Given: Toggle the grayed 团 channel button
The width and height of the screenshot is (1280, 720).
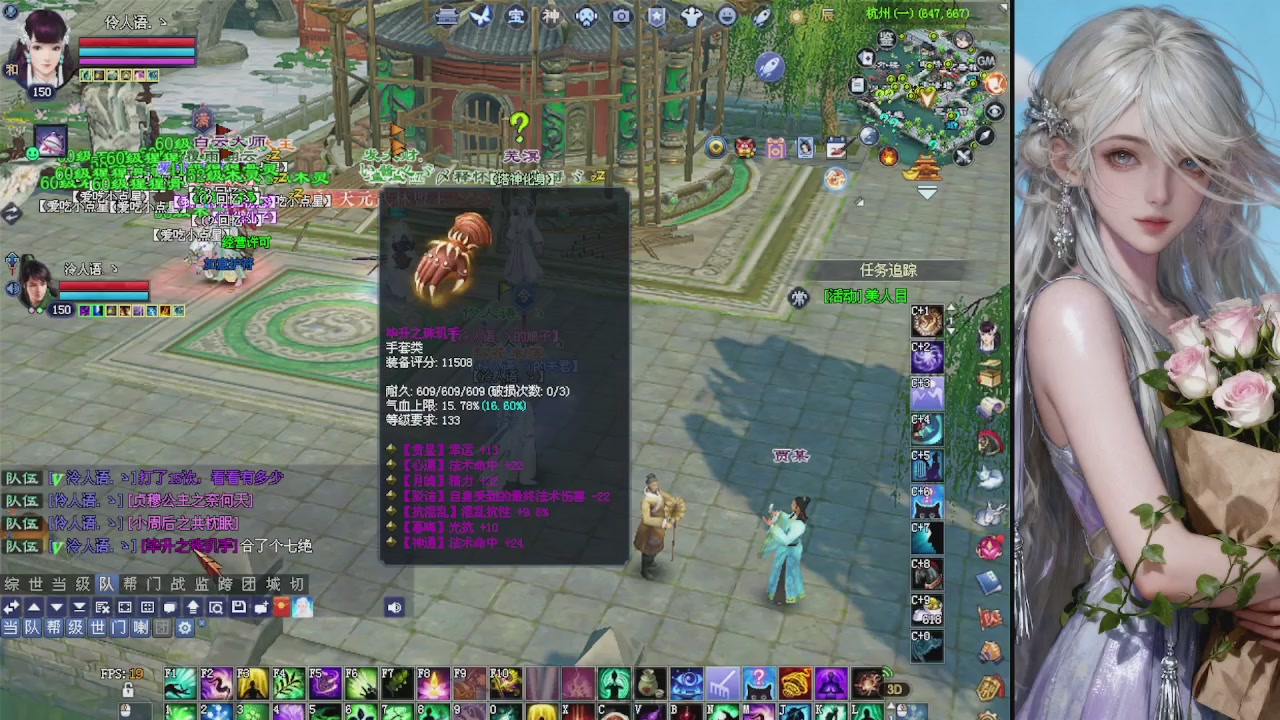Looking at the screenshot, I should [162, 627].
